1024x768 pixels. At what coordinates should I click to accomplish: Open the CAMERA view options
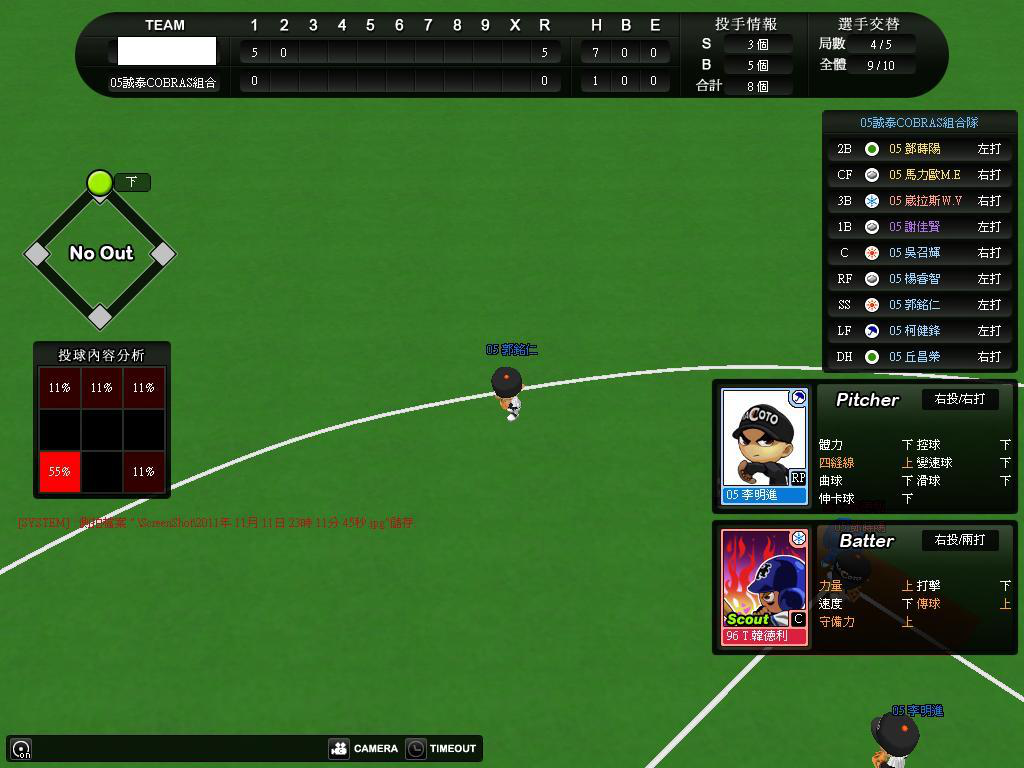(364, 748)
